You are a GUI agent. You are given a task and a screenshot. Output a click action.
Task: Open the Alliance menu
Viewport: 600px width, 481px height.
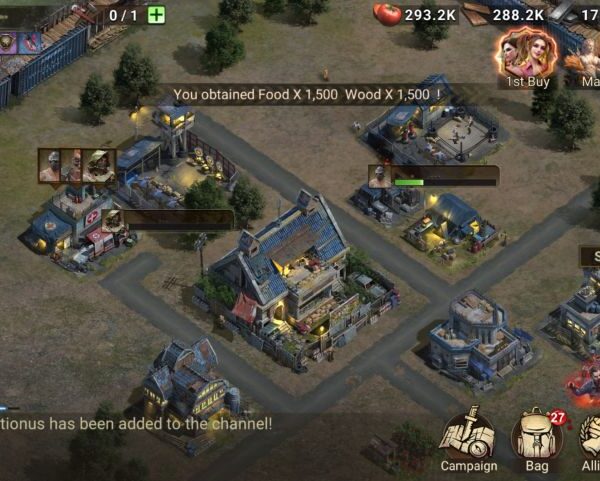click(x=590, y=440)
